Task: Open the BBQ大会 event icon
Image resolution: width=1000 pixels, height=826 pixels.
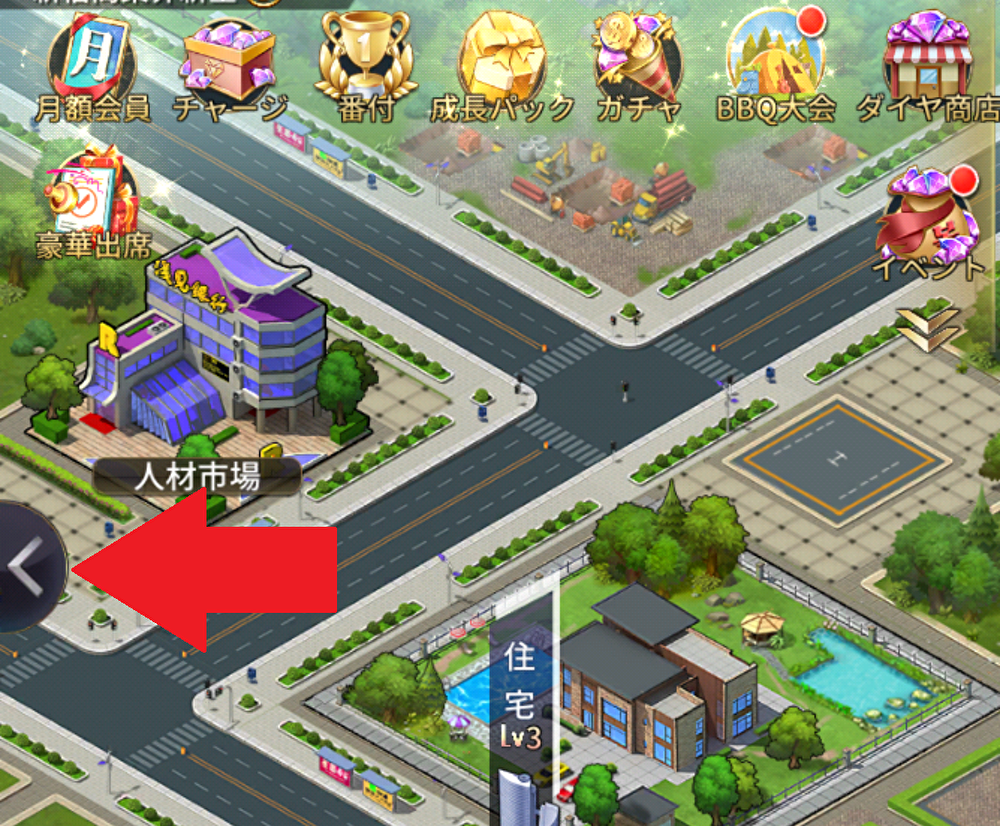Action: tap(776, 65)
